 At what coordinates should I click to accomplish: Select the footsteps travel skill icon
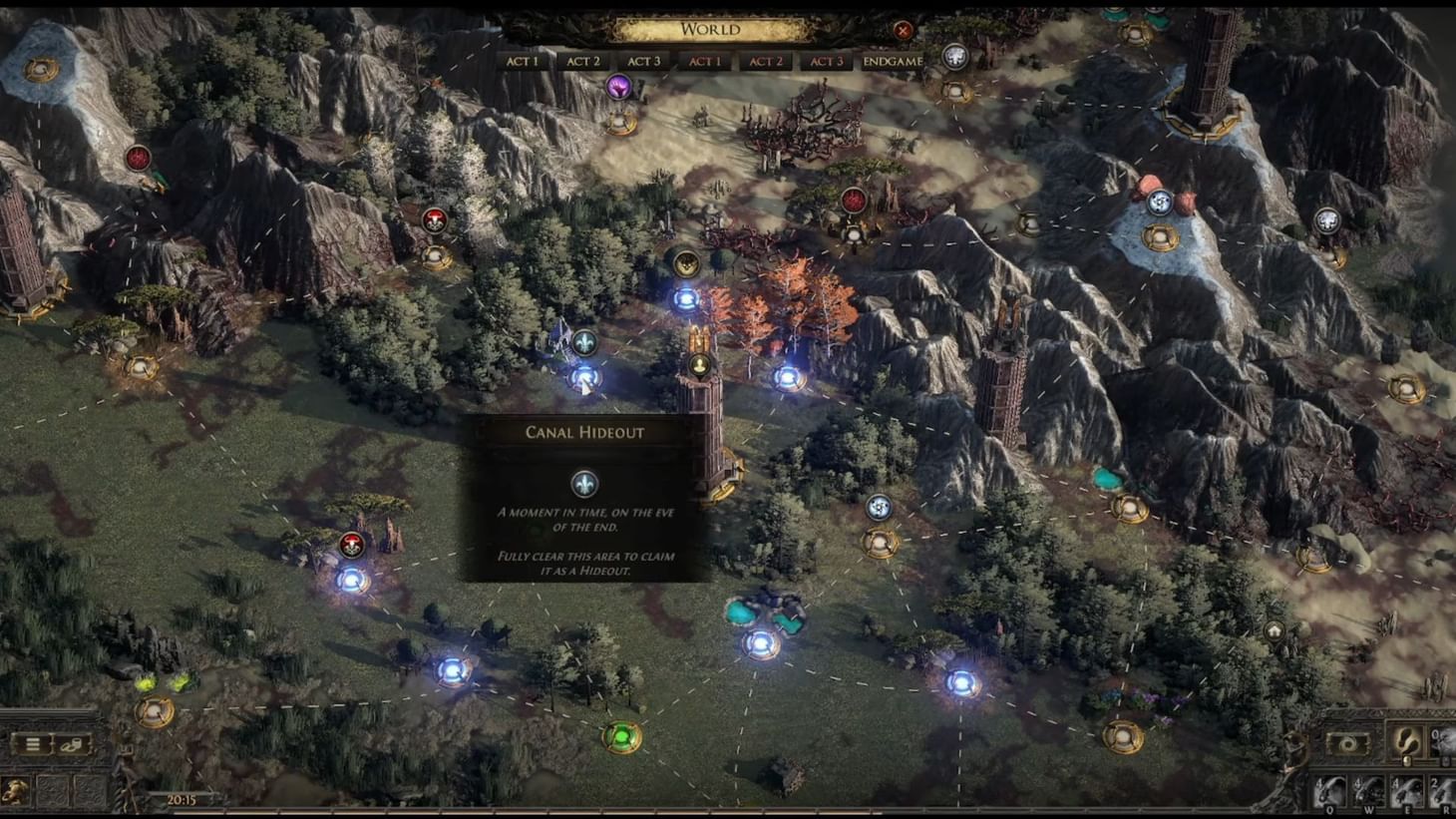coord(1404,742)
